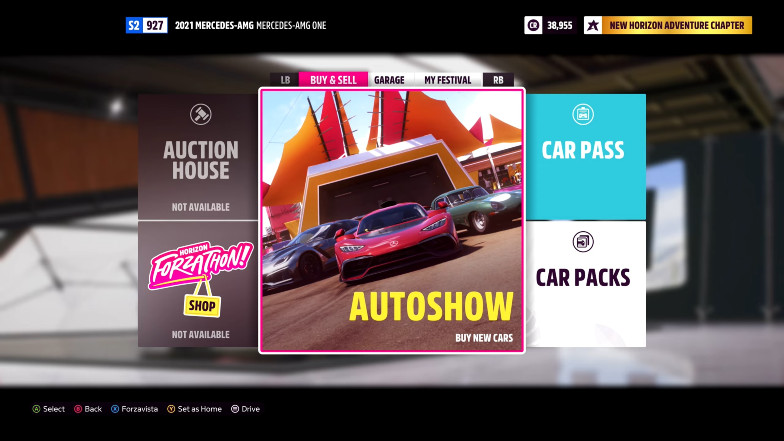The image size is (784, 441).
Task: Switch to the My Festival tab
Action: [447, 80]
